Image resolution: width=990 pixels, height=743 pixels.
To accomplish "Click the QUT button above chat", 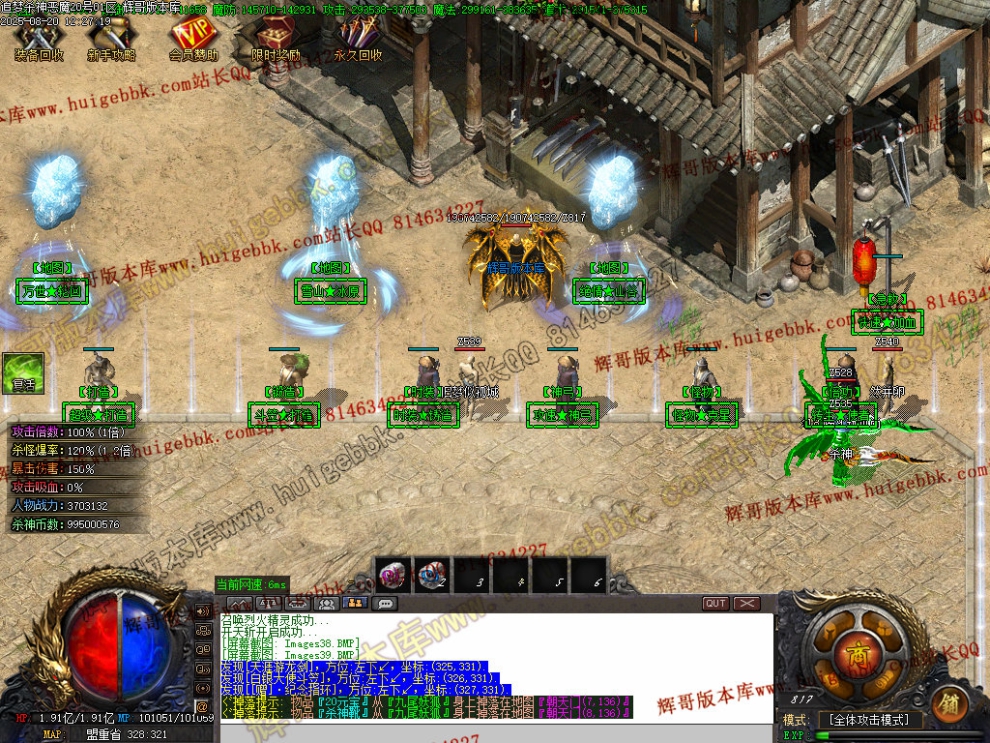I will click(716, 604).
